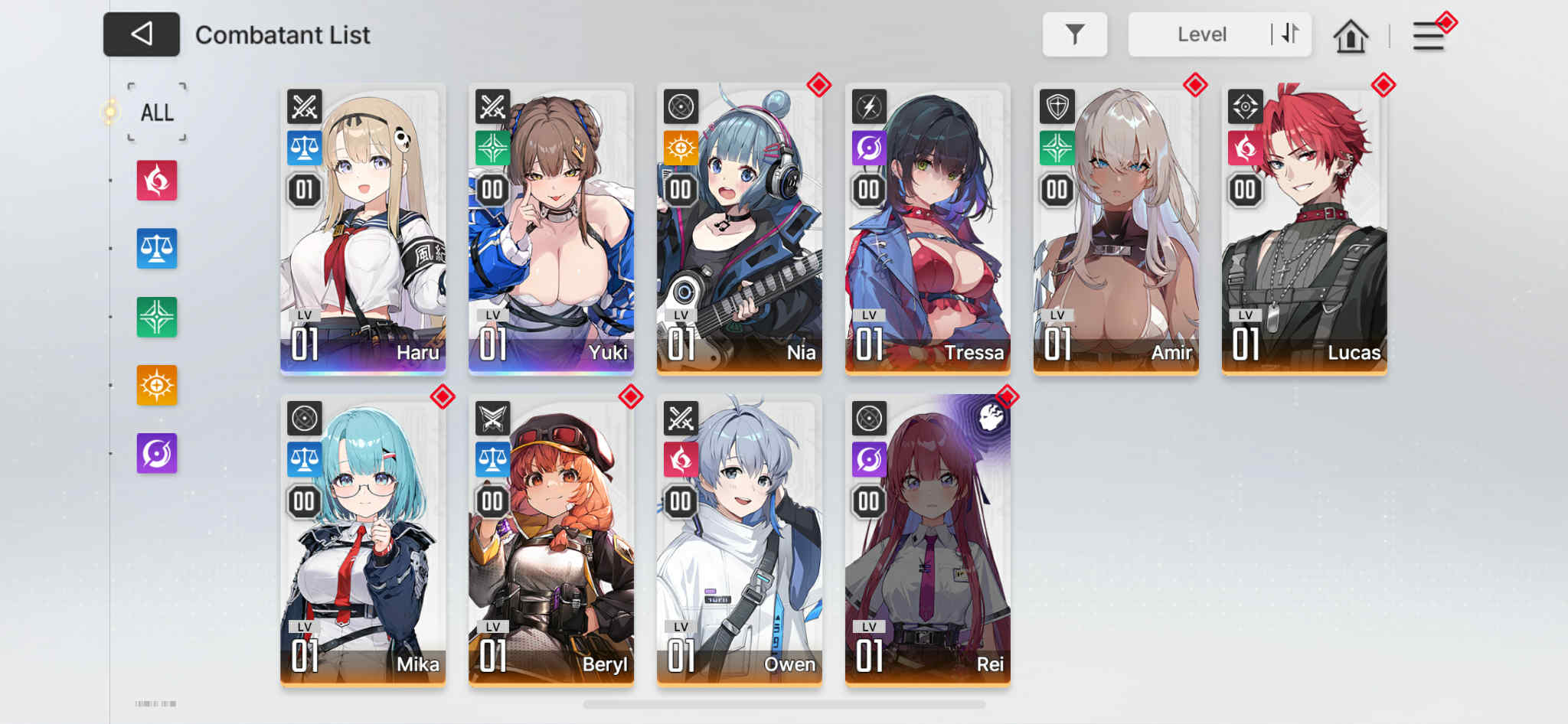Click the shield class icon on Amir's card

tap(1057, 108)
